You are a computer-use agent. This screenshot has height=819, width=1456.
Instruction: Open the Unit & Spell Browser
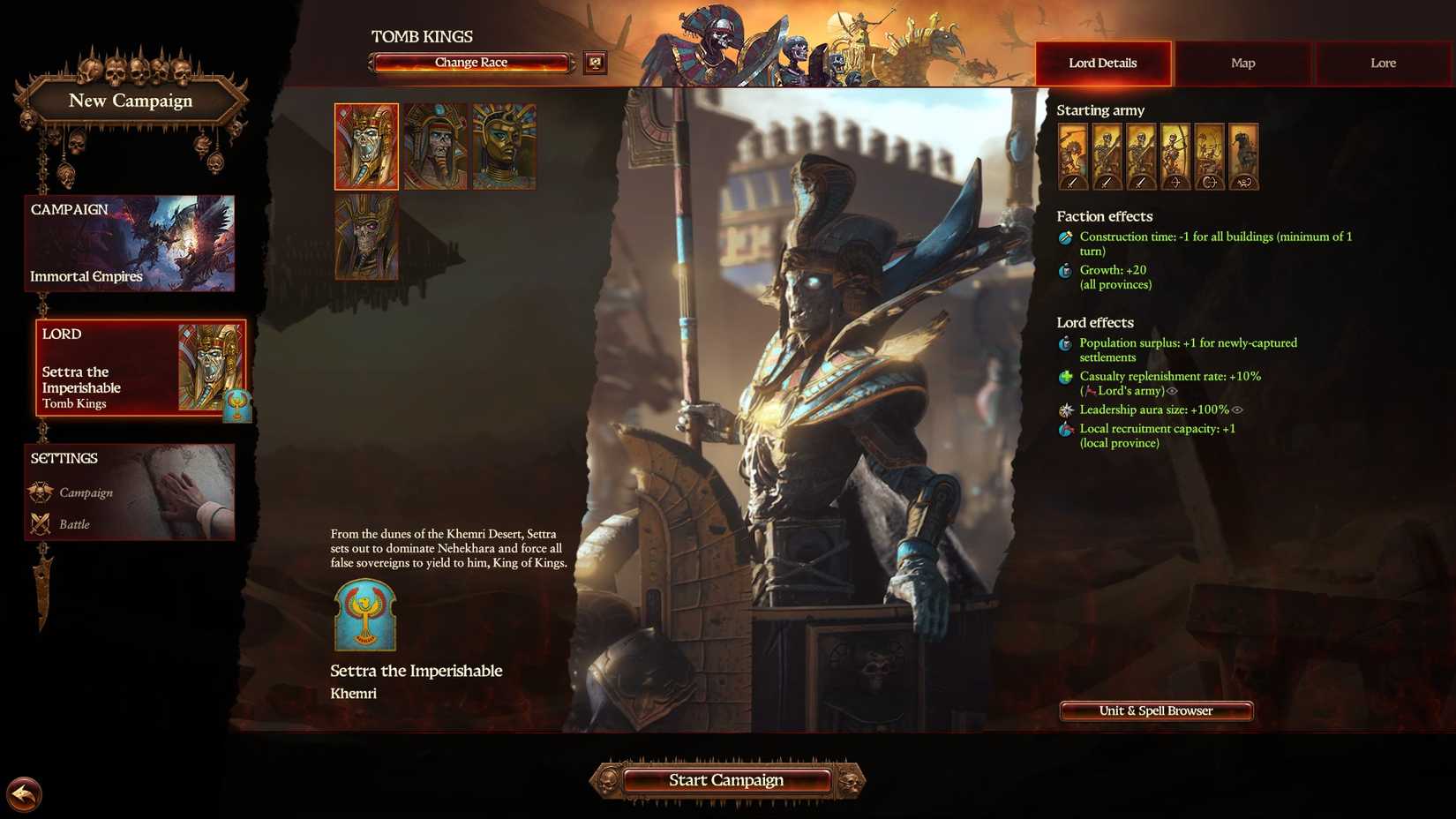pyautogui.click(x=1155, y=710)
